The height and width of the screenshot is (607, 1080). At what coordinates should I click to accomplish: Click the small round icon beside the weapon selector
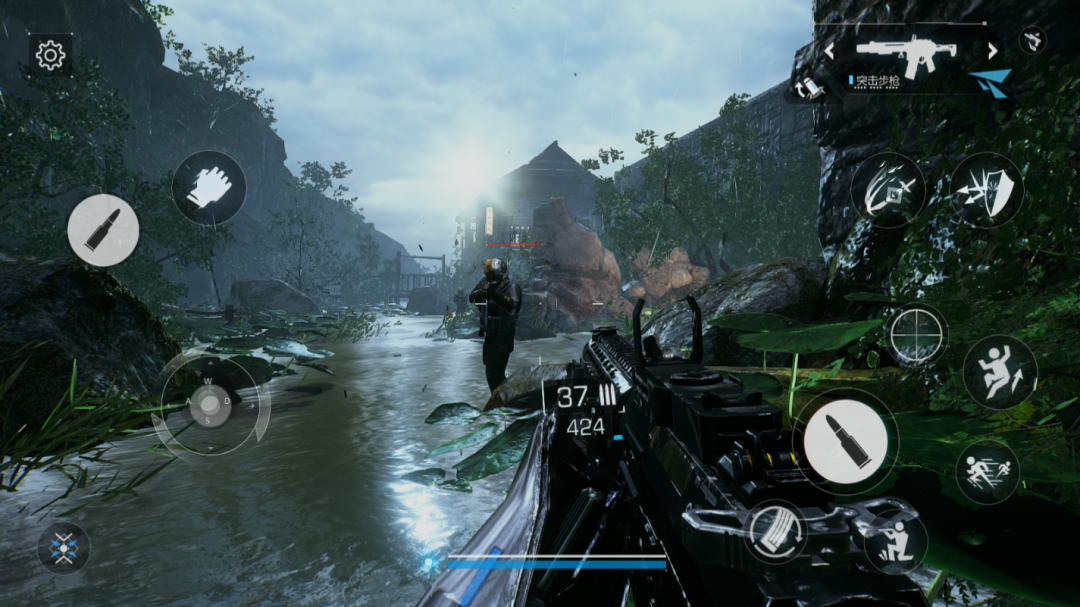tap(1033, 39)
